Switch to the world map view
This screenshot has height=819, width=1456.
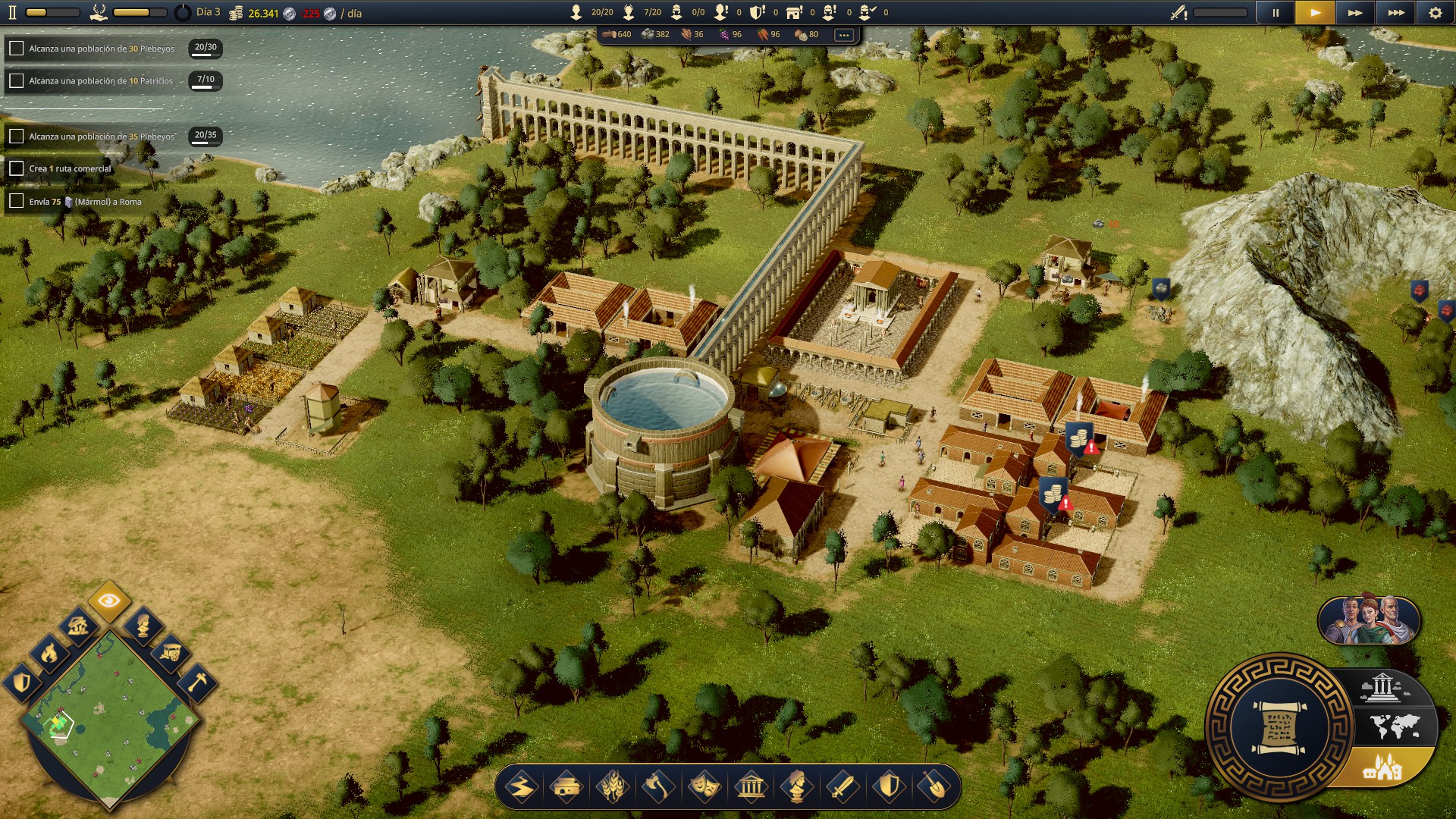(x=1394, y=726)
